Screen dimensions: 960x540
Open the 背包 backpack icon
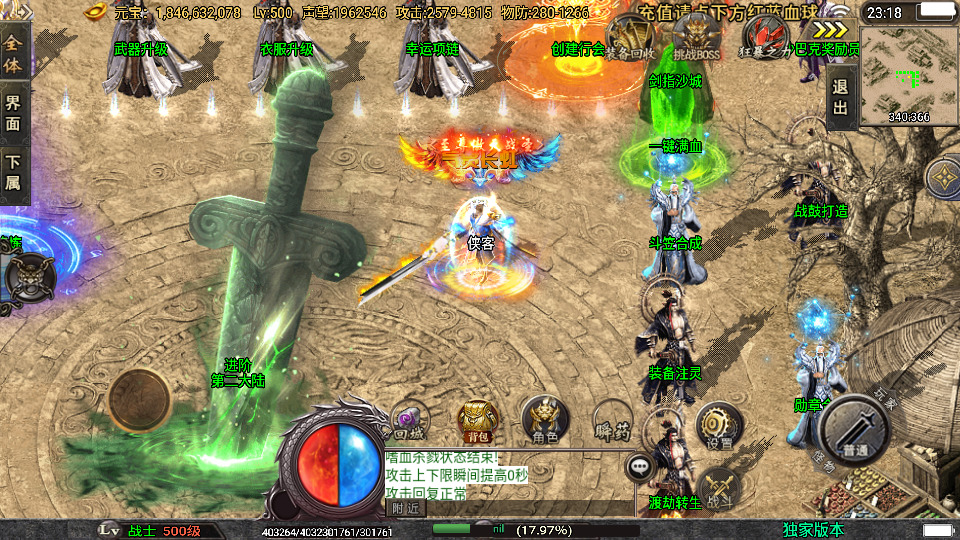[477, 418]
